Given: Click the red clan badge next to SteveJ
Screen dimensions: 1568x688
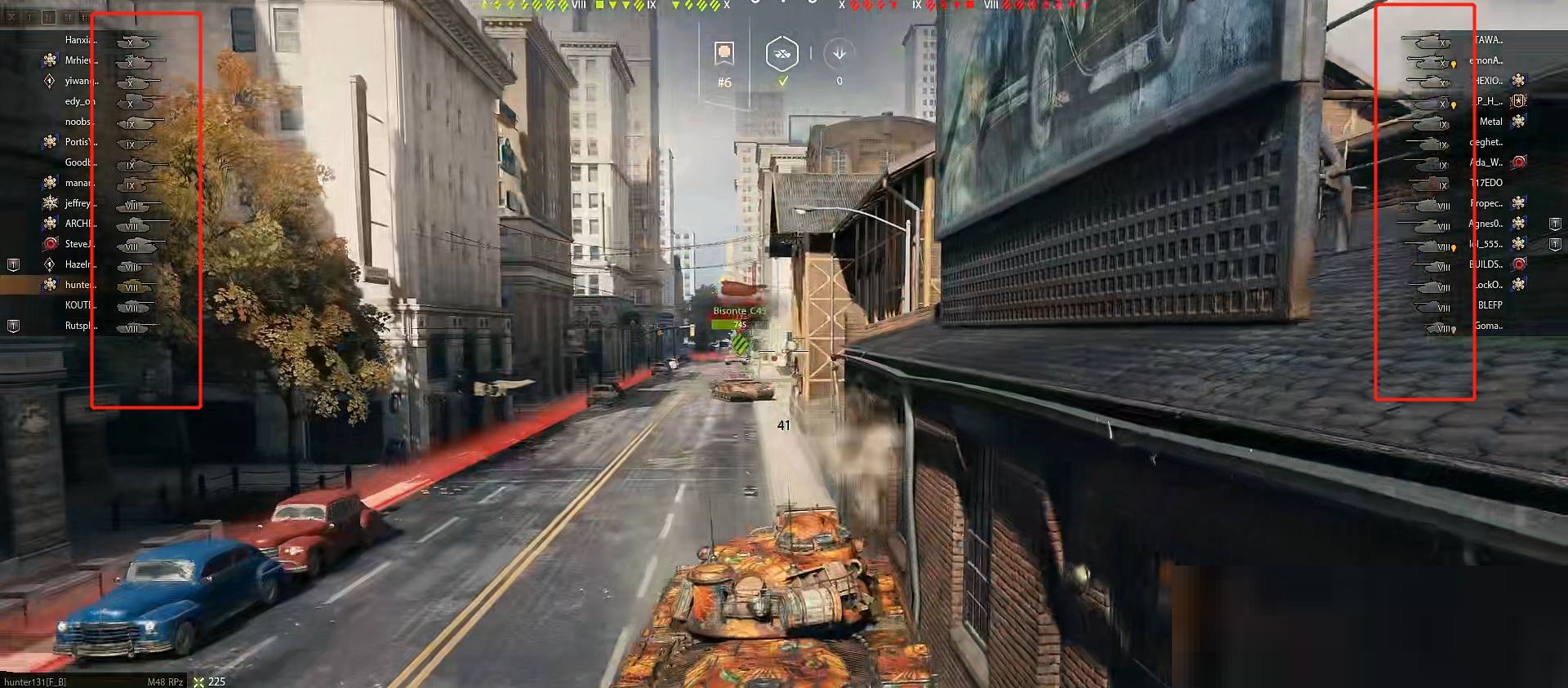Looking at the screenshot, I should point(50,243).
